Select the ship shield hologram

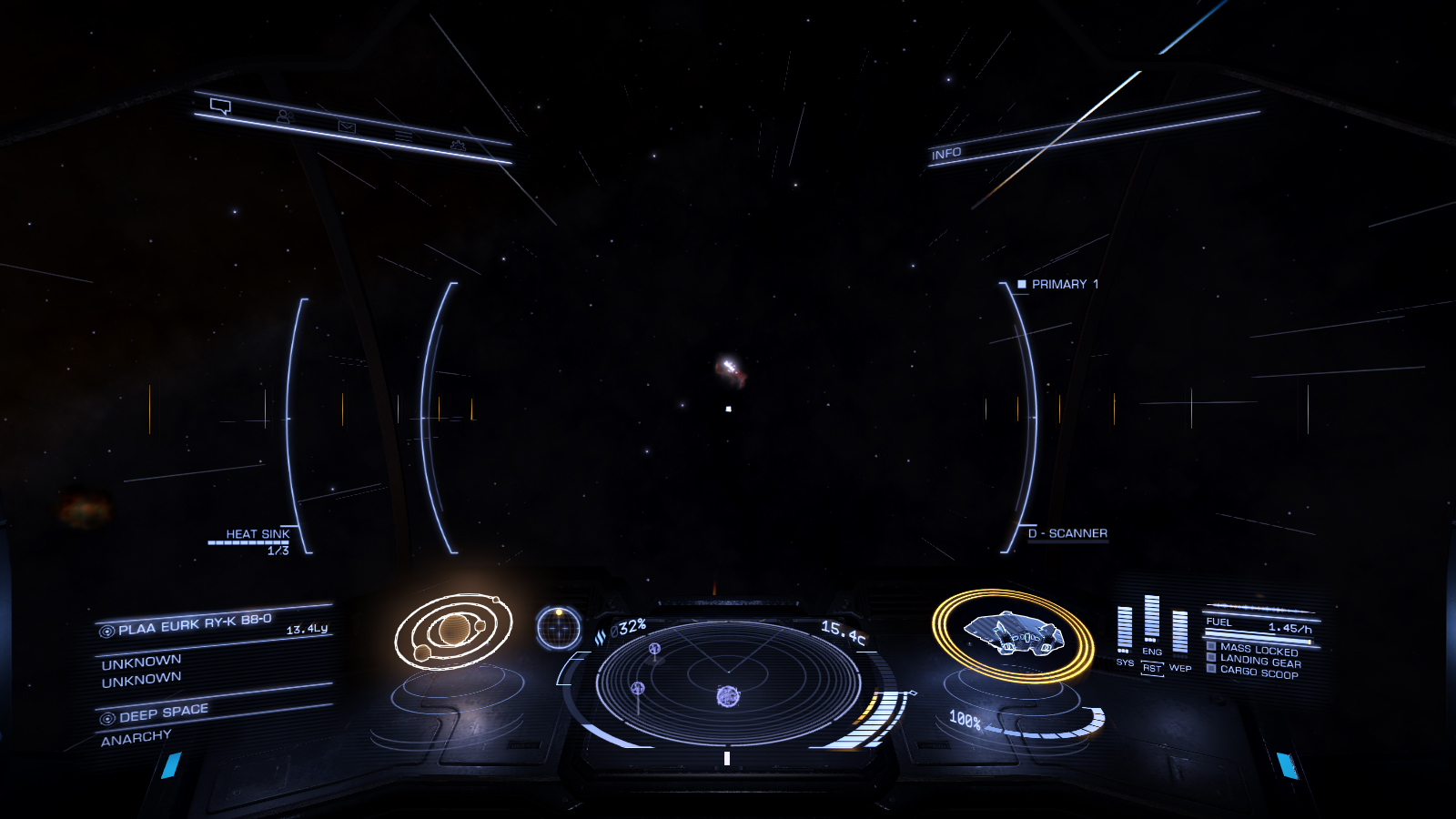pos(1012,633)
